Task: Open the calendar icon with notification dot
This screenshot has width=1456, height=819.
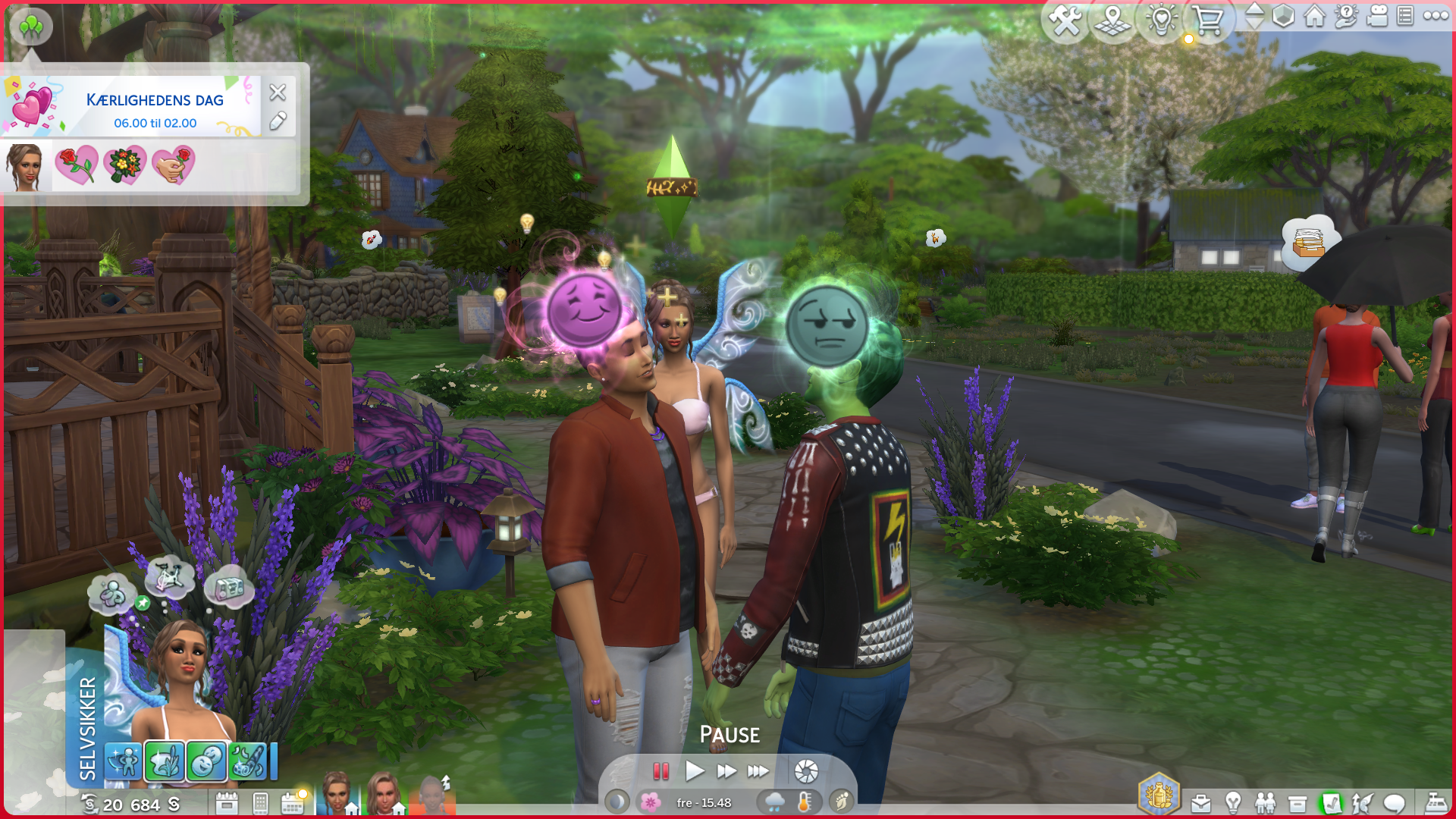Action: (293, 802)
